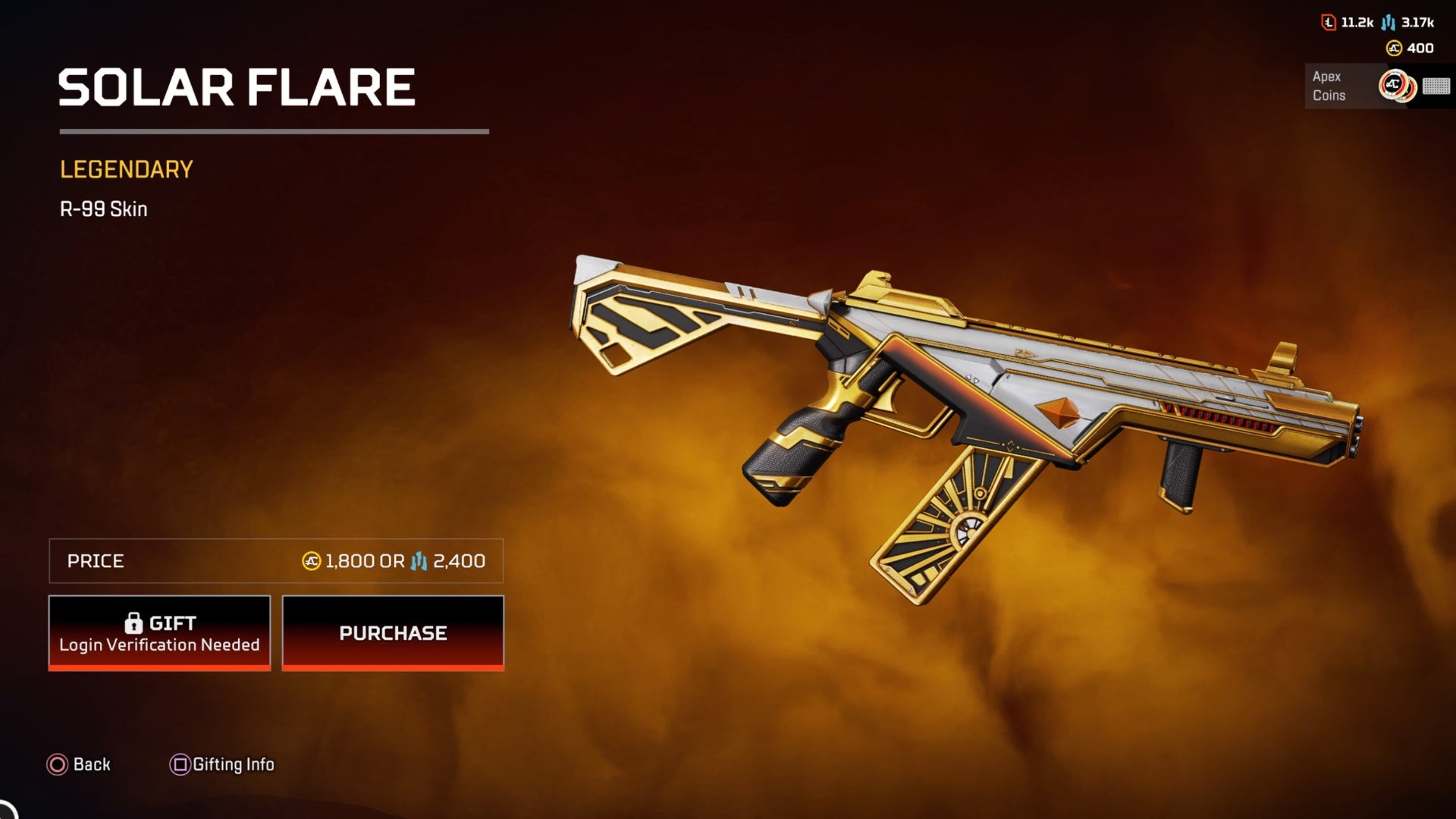
Task: Click the square Gifting Info button icon
Action: point(180,764)
